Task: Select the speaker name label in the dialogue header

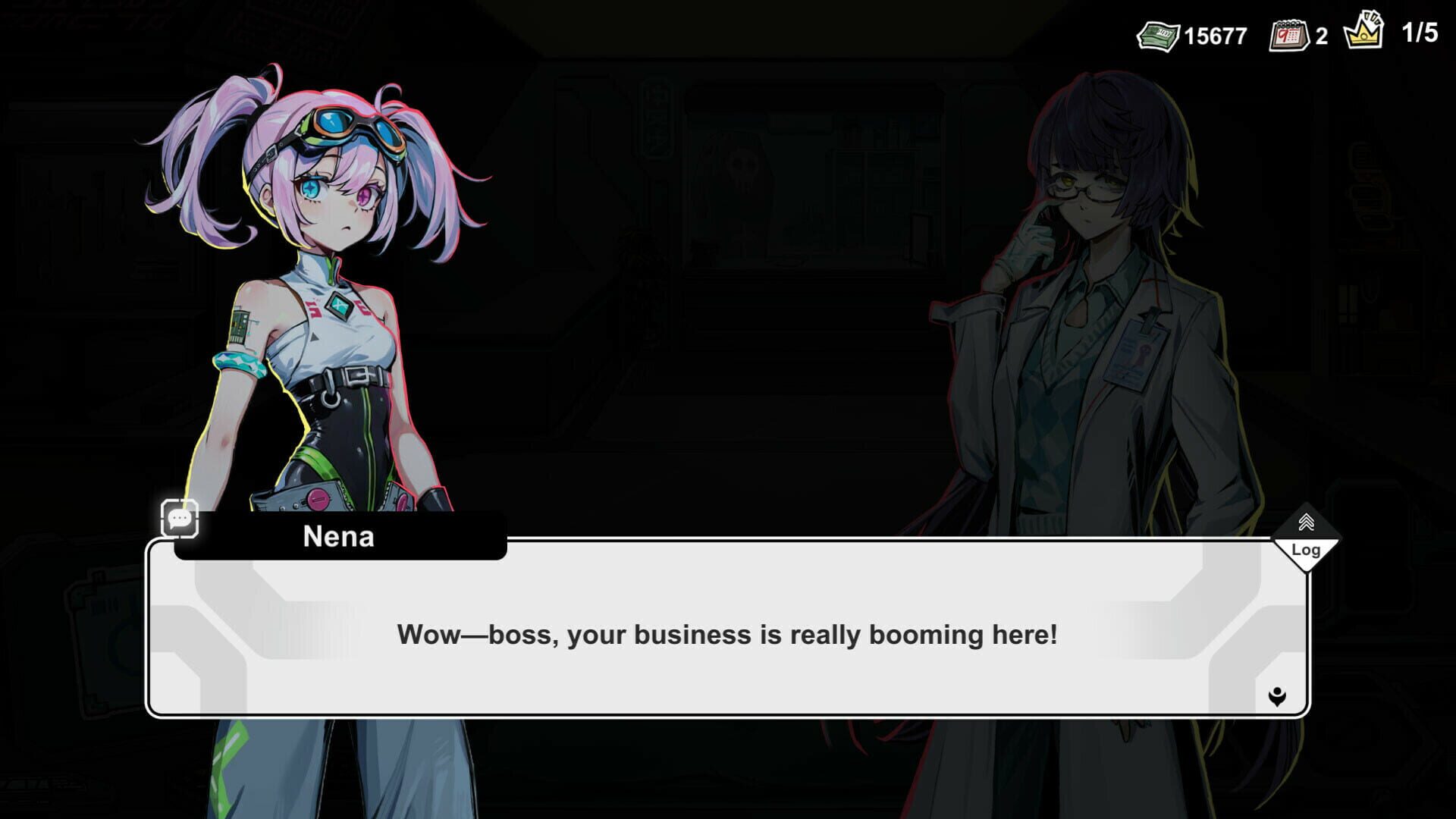Action: pos(335,538)
